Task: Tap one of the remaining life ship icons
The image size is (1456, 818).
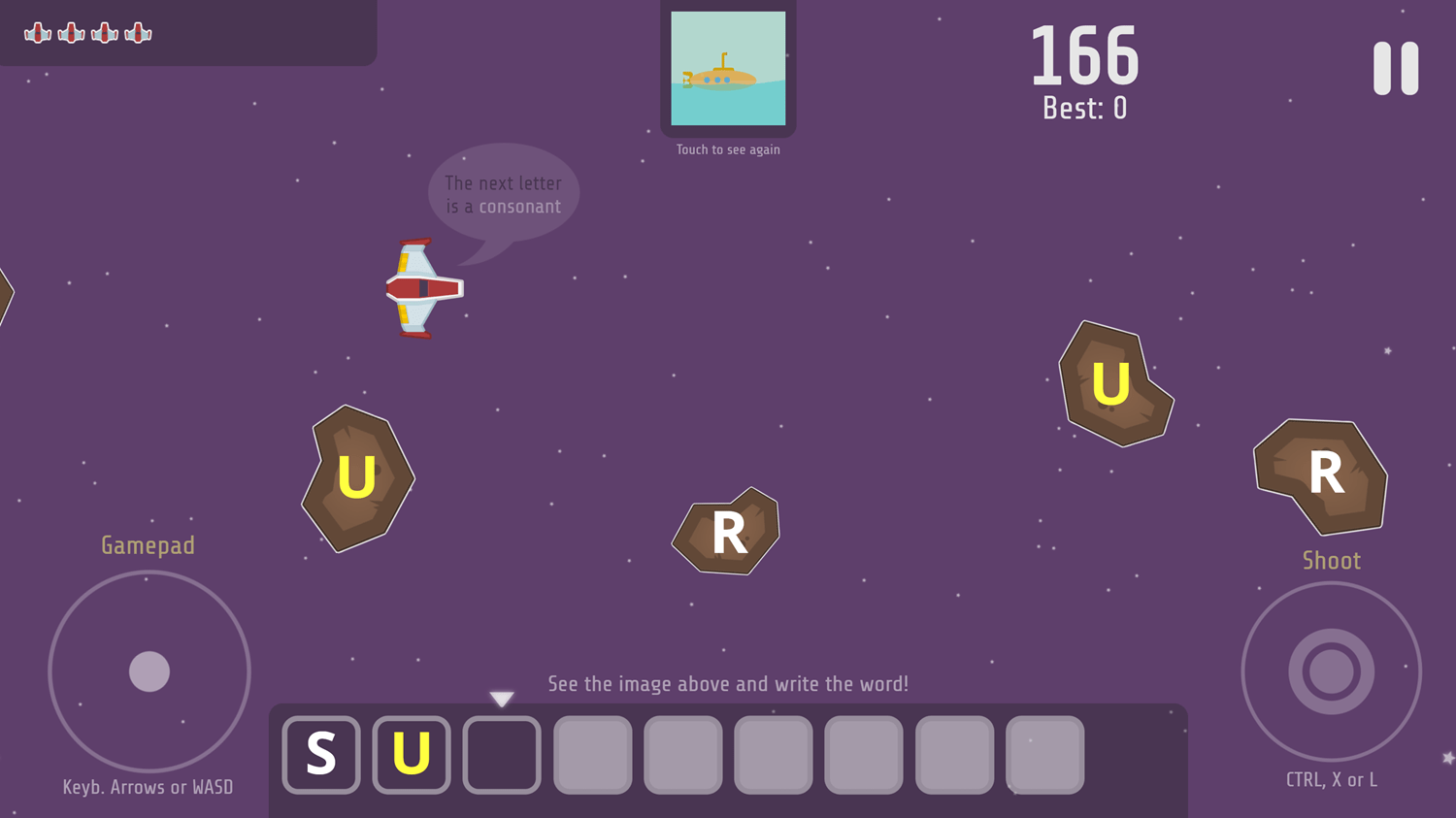Action: click(x=39, y=32)
